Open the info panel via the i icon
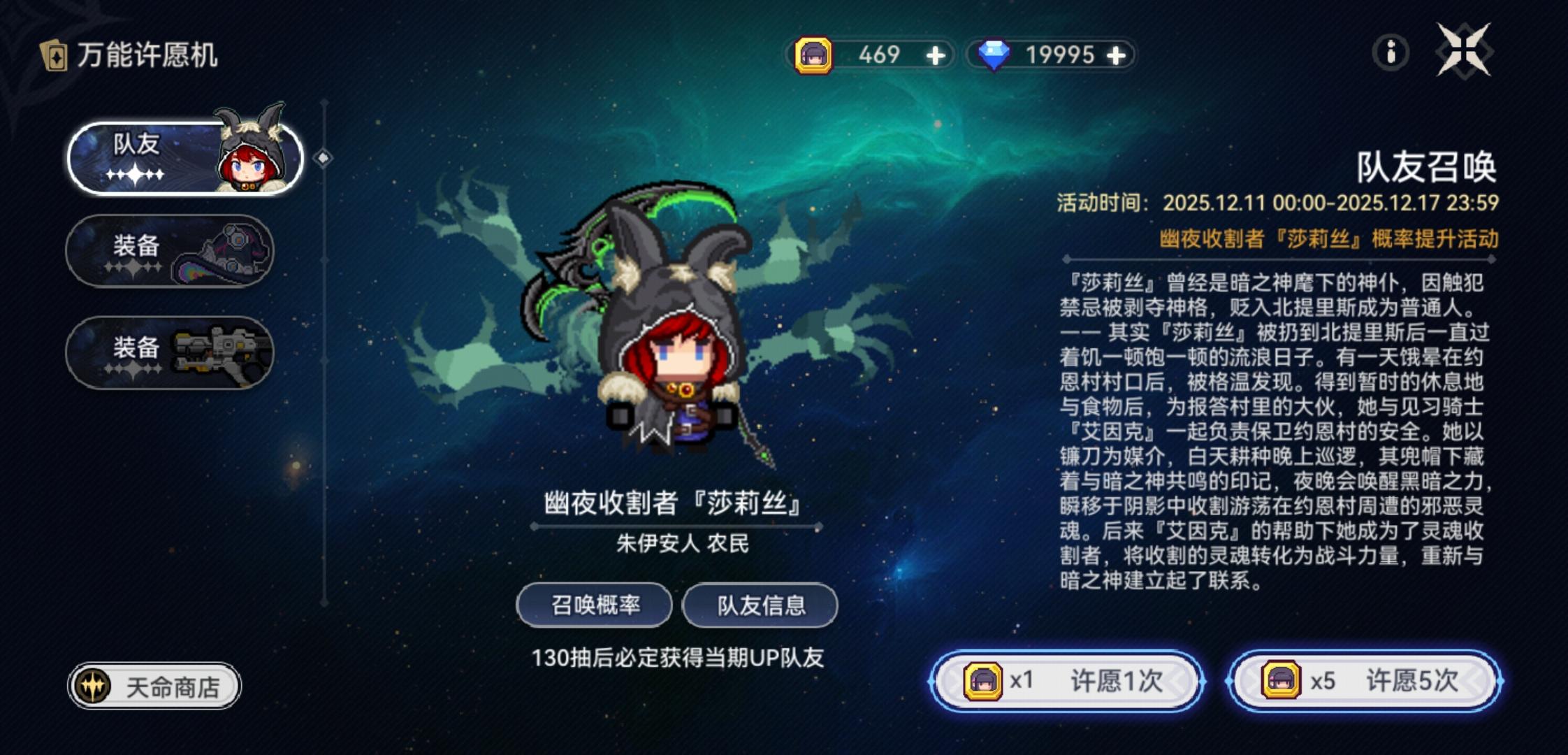The height and width of the screenshot is (755, 1568). click(1391, 52)
